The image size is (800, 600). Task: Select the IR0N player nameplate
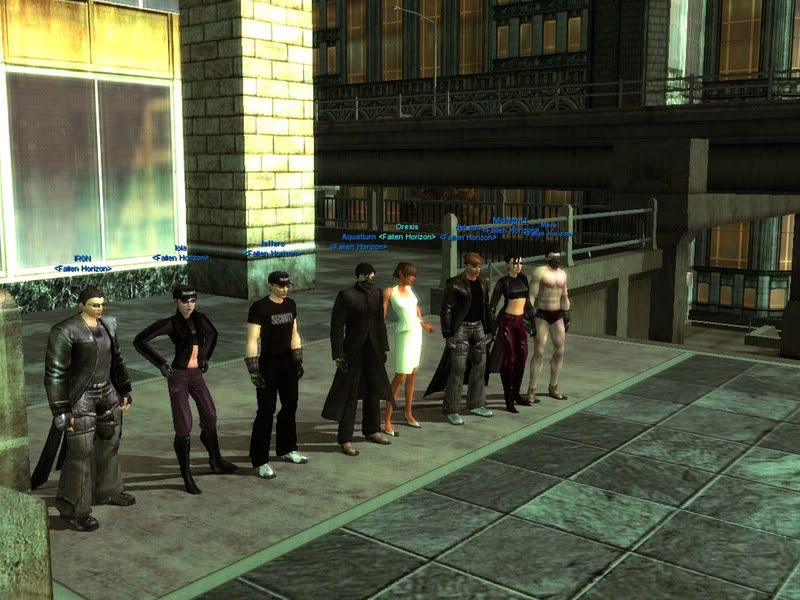pyautogui.click(x=82, y=259)
